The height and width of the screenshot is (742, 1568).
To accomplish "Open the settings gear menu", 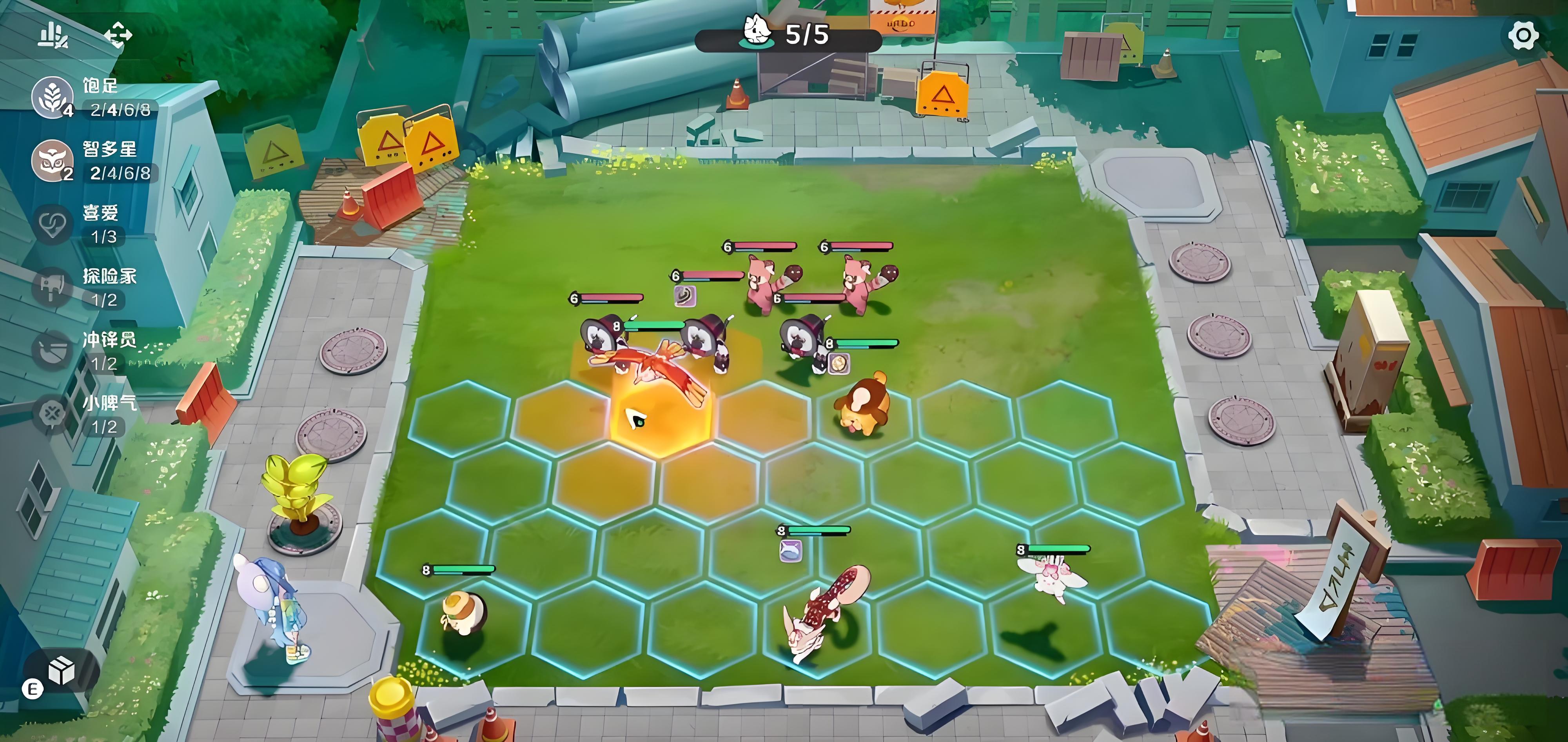I will 1523,35.
